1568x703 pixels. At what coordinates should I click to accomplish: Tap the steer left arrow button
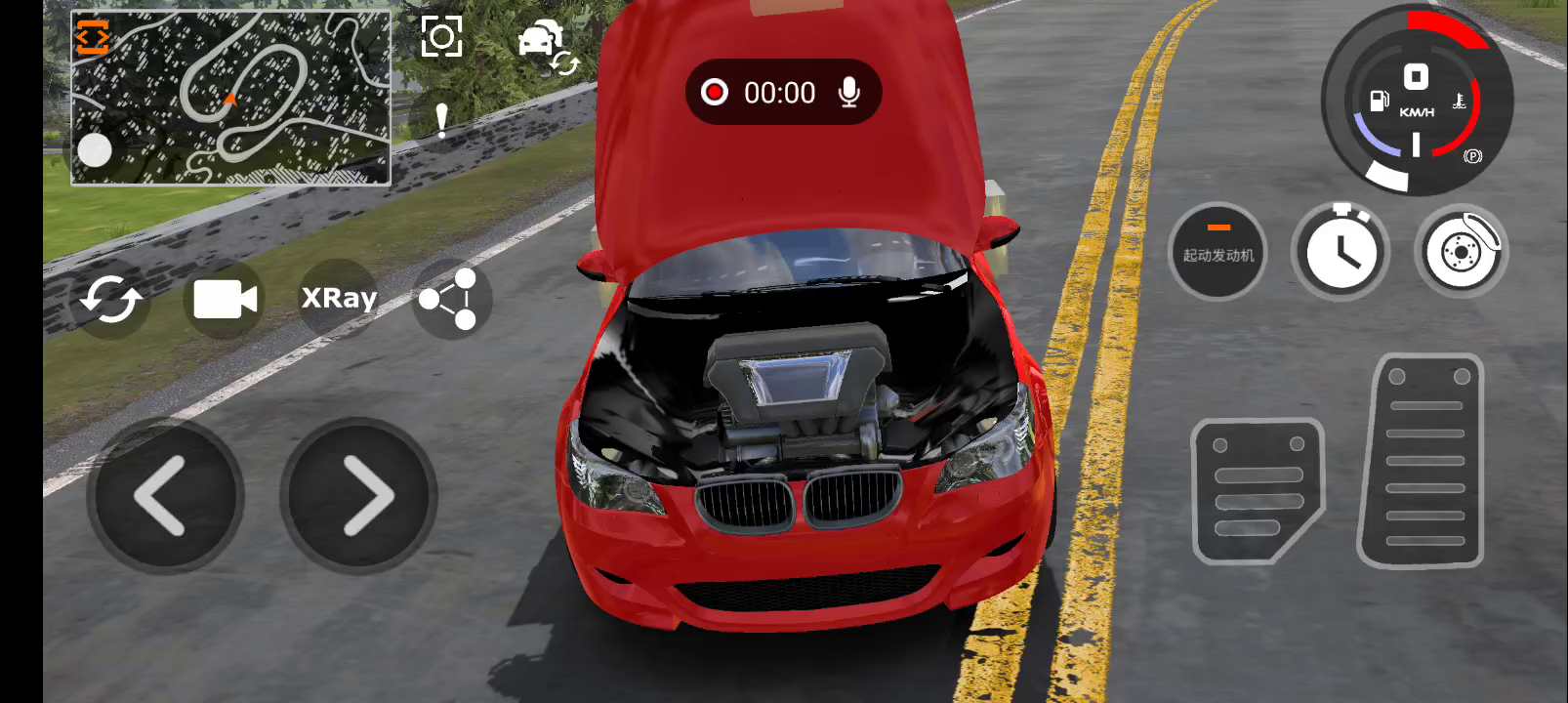(x=164, y=496)
